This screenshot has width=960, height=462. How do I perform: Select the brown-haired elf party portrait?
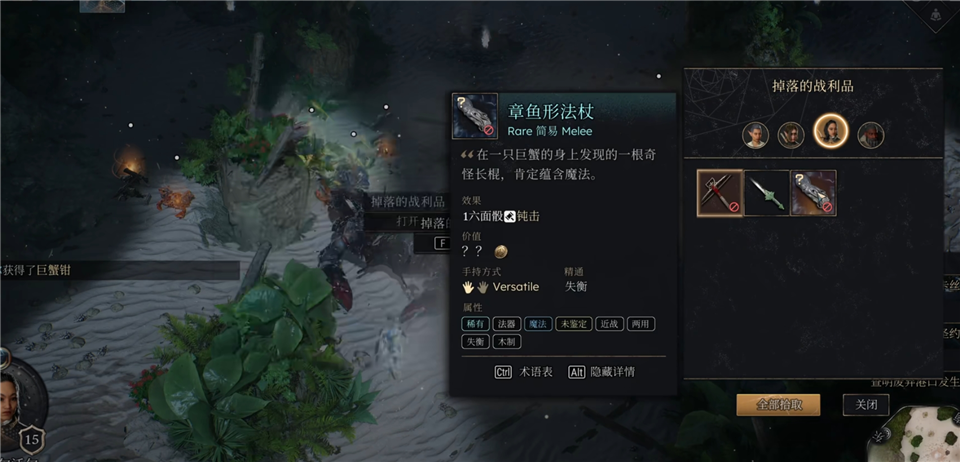(x=791, y=133)
